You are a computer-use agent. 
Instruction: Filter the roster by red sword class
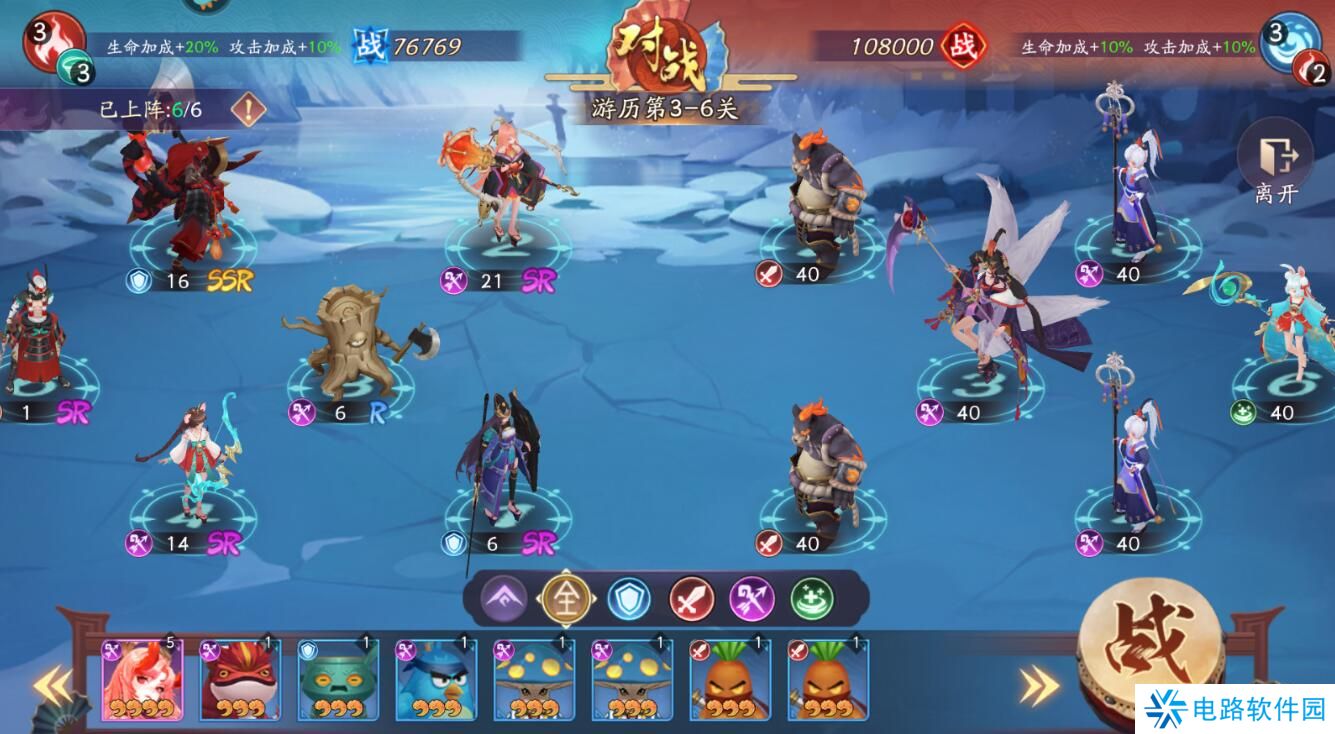pyautogui.click(x=691, y=599)
